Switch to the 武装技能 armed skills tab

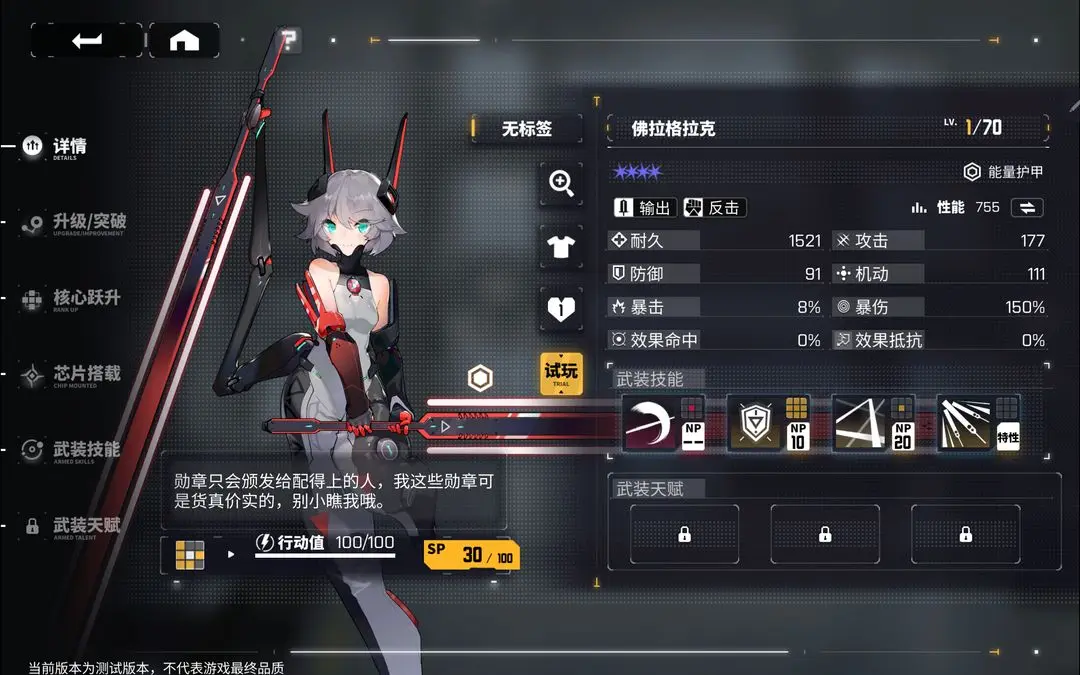click(x=85, y=450)
